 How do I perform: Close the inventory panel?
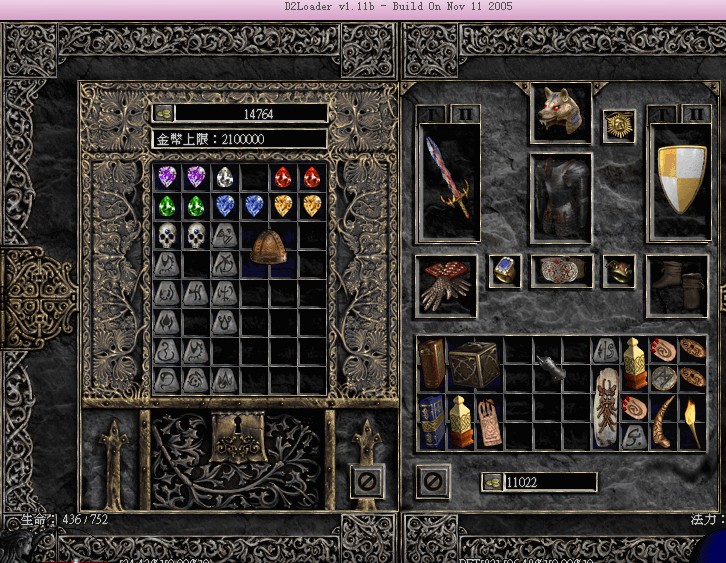click(x=433, y=481)
